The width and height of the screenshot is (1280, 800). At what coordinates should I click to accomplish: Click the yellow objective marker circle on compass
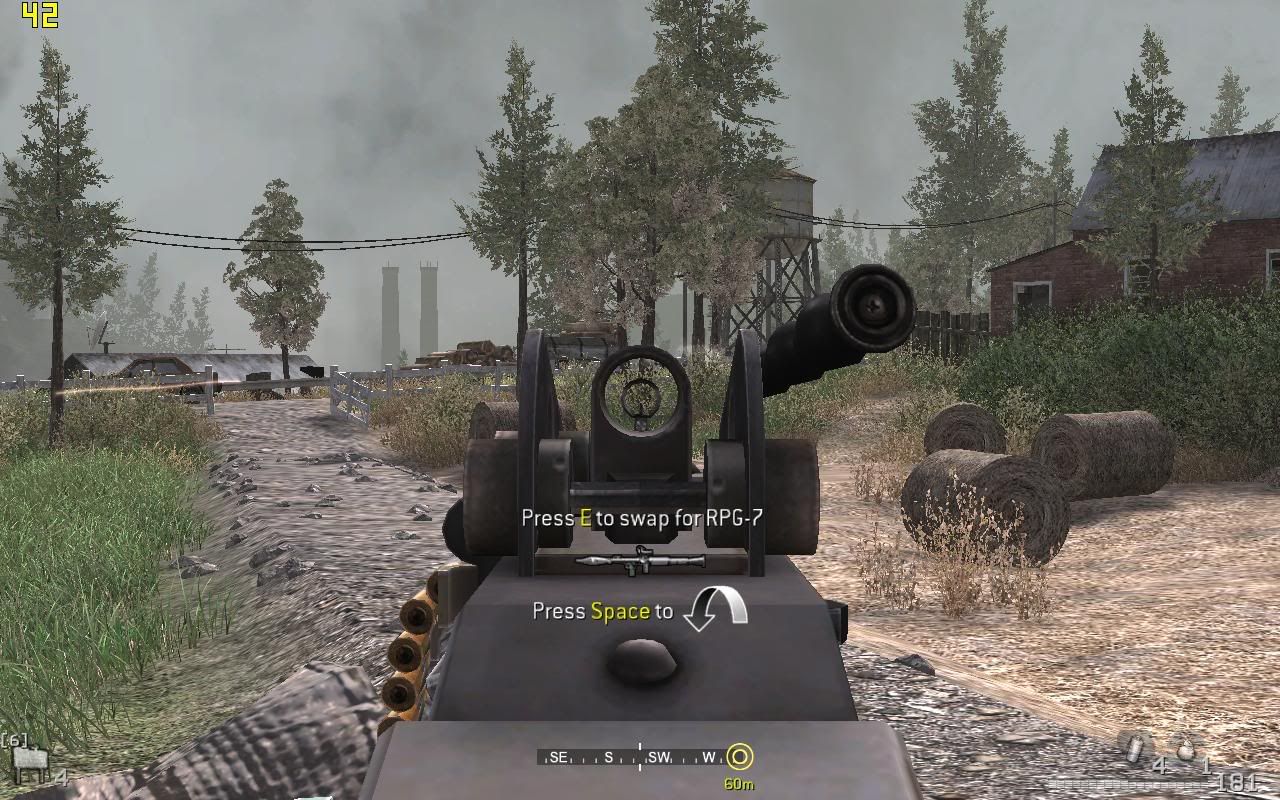(x=738, y=757)
